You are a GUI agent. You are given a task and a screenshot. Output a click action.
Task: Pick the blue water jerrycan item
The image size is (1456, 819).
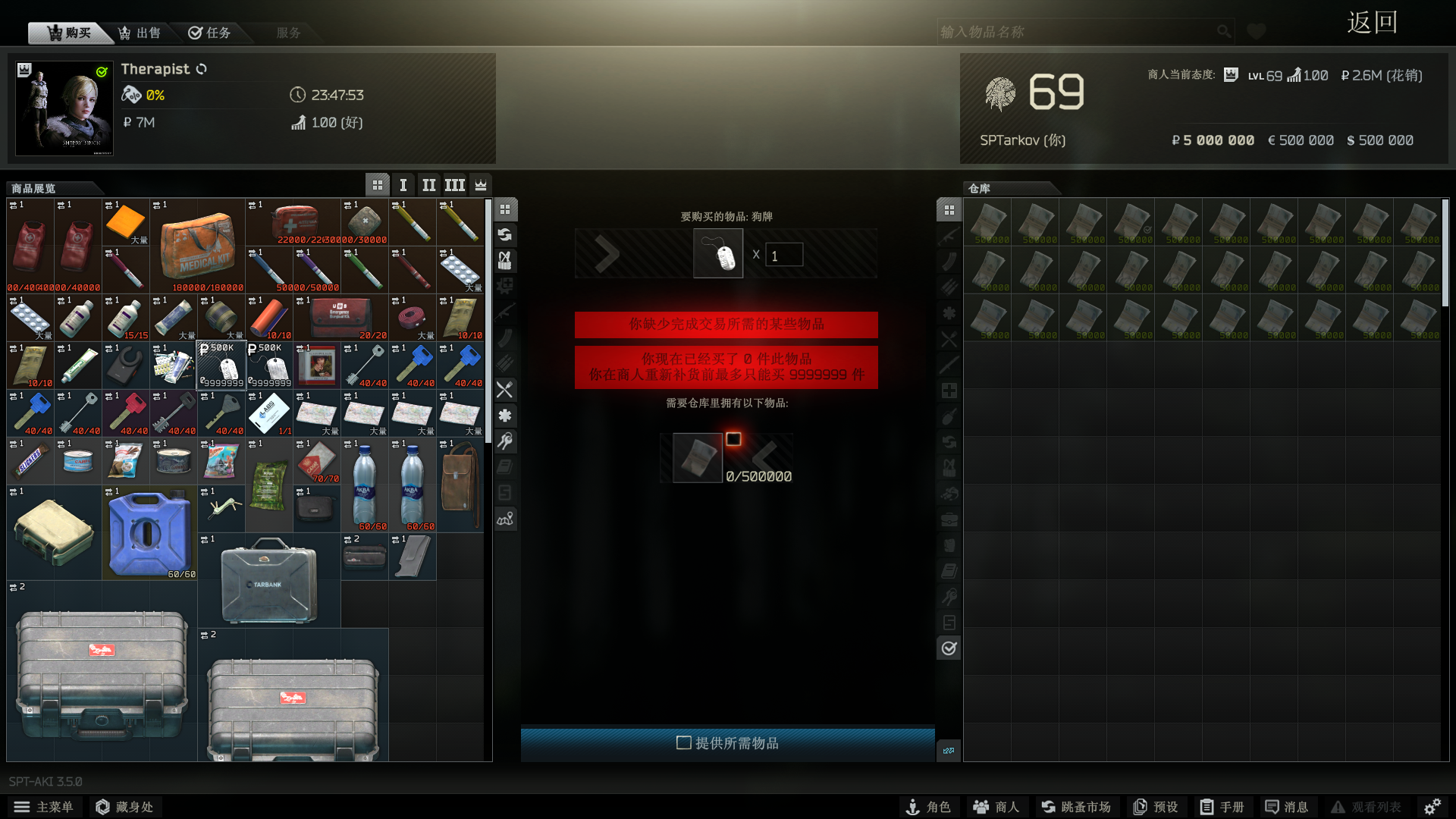149,533
